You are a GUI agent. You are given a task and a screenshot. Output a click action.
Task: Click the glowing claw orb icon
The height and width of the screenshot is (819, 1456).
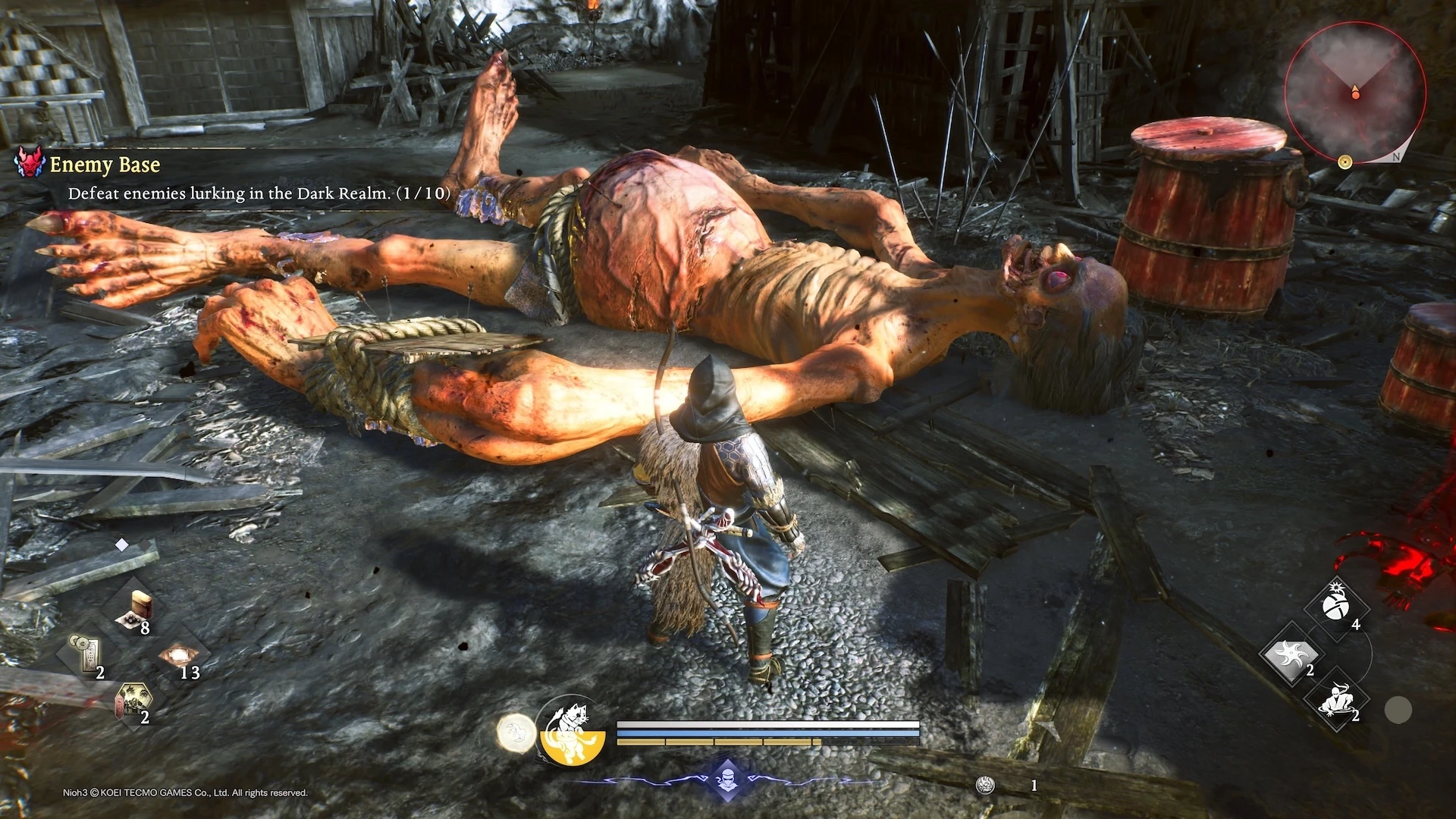click(516, 733)
